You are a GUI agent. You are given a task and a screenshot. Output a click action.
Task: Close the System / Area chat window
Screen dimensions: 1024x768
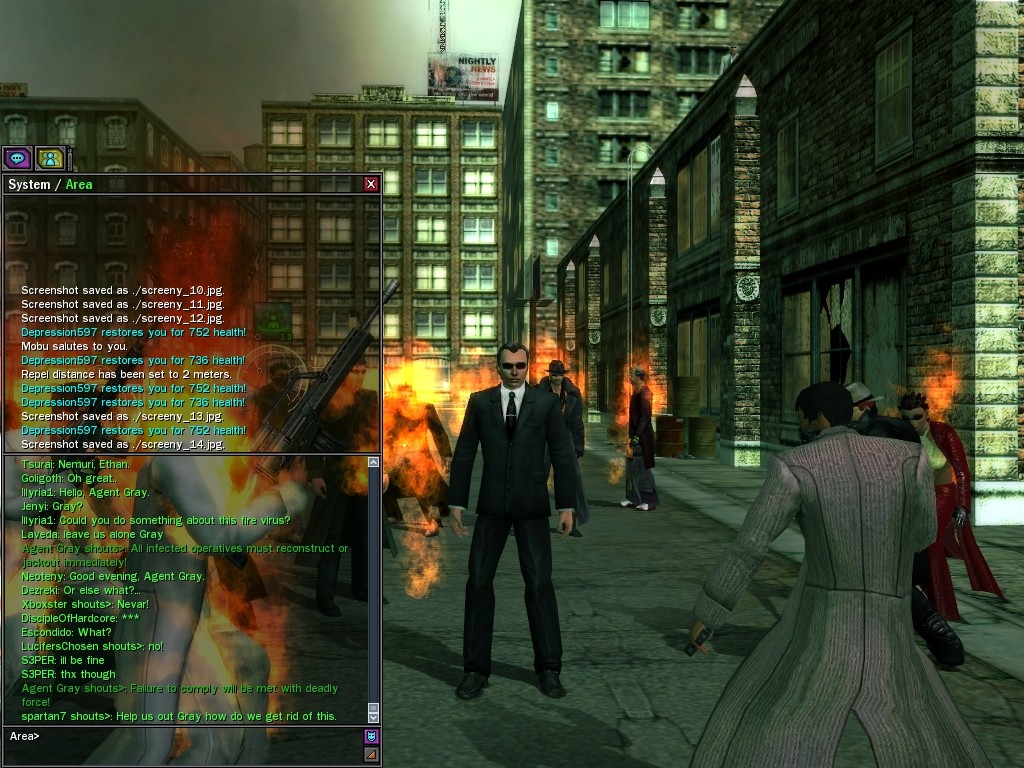click(x=371, y=184)
